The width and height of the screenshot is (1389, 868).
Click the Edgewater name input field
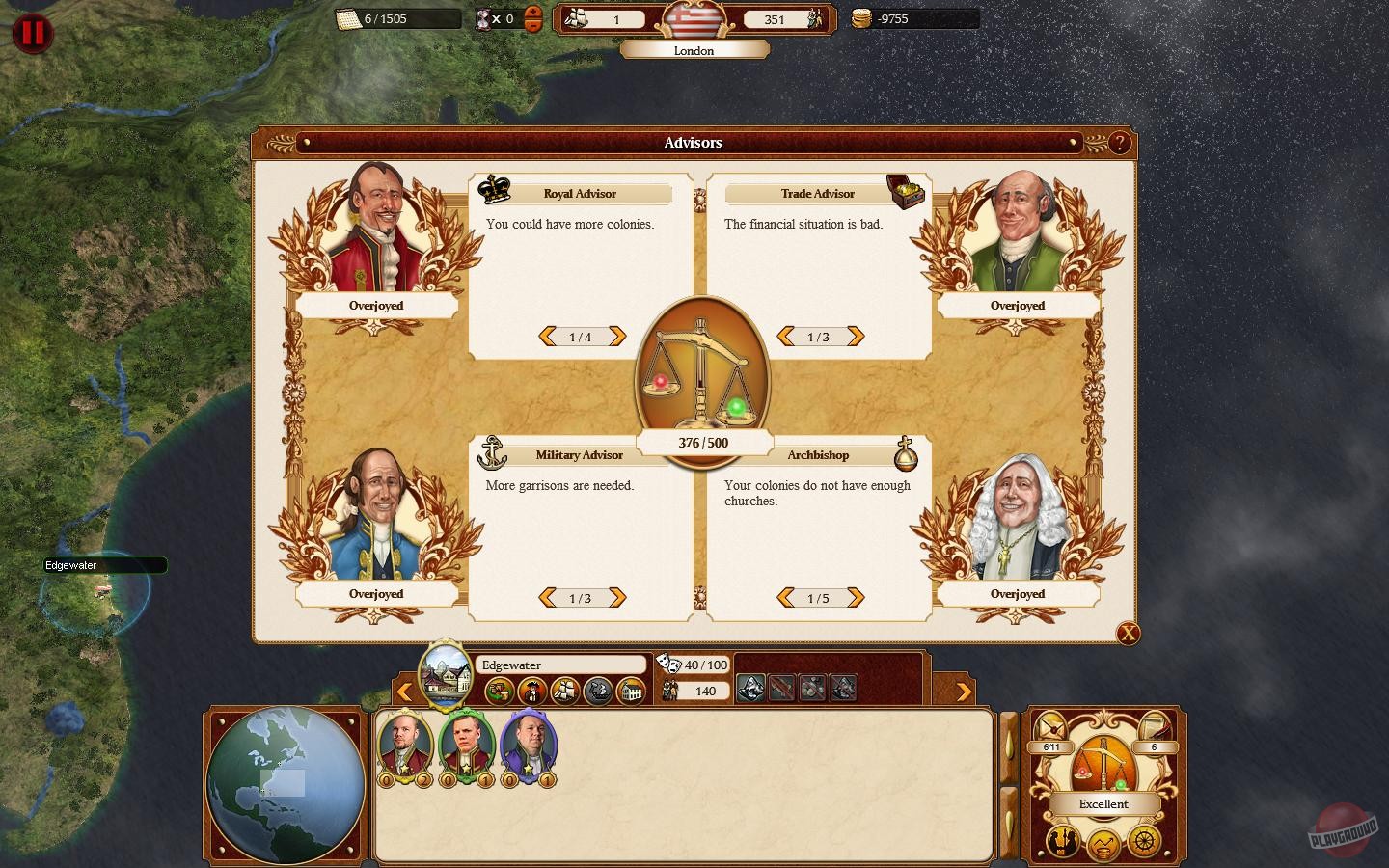pyautogui.click(x=561, y=665)
